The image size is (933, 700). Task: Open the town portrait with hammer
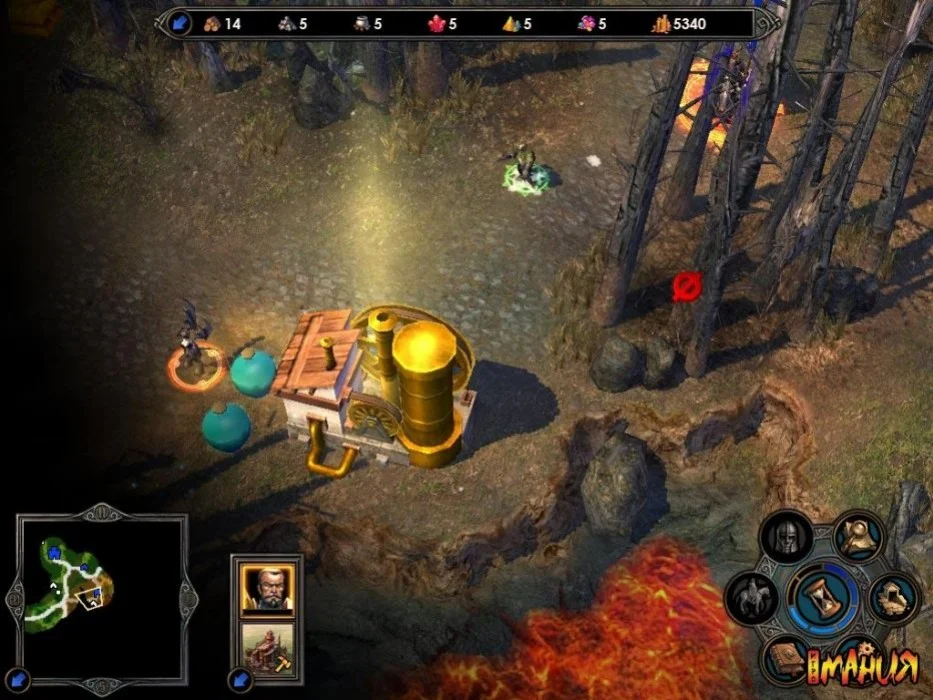267,650
